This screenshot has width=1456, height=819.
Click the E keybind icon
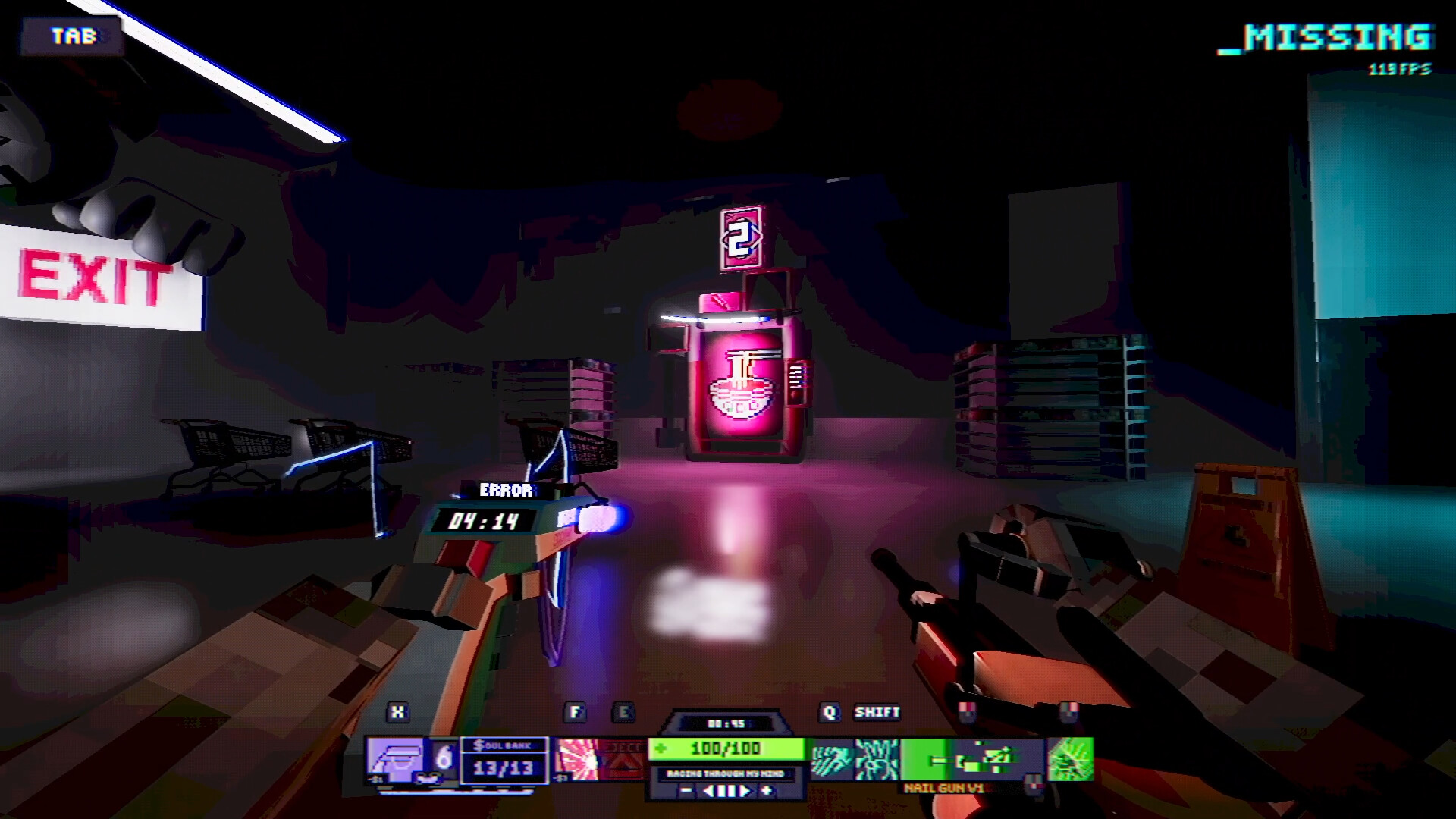click(623, 711)
